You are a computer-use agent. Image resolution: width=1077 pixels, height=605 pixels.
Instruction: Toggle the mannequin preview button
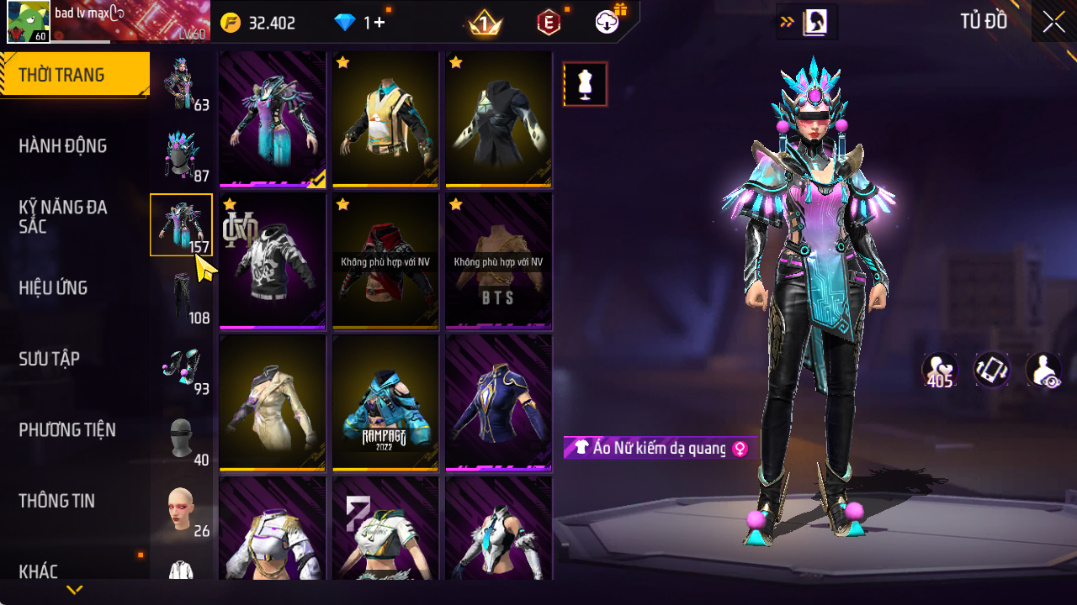pyautogui.click(x=585, y=84)
